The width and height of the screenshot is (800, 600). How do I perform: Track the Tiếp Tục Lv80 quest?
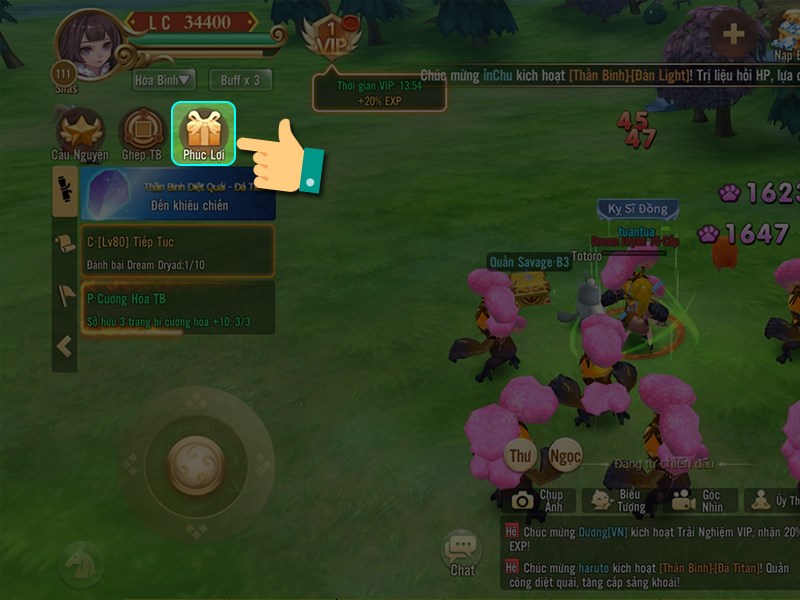(x=178, y=250)
